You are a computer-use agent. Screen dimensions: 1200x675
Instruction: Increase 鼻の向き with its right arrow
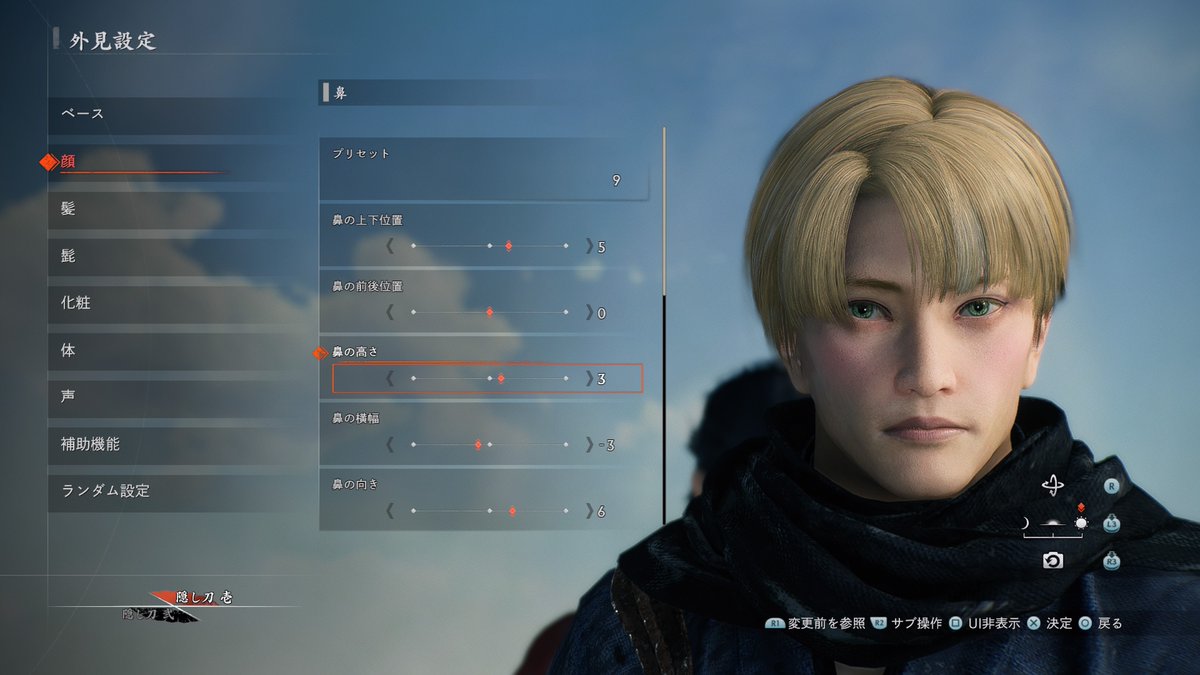point(588,511)
